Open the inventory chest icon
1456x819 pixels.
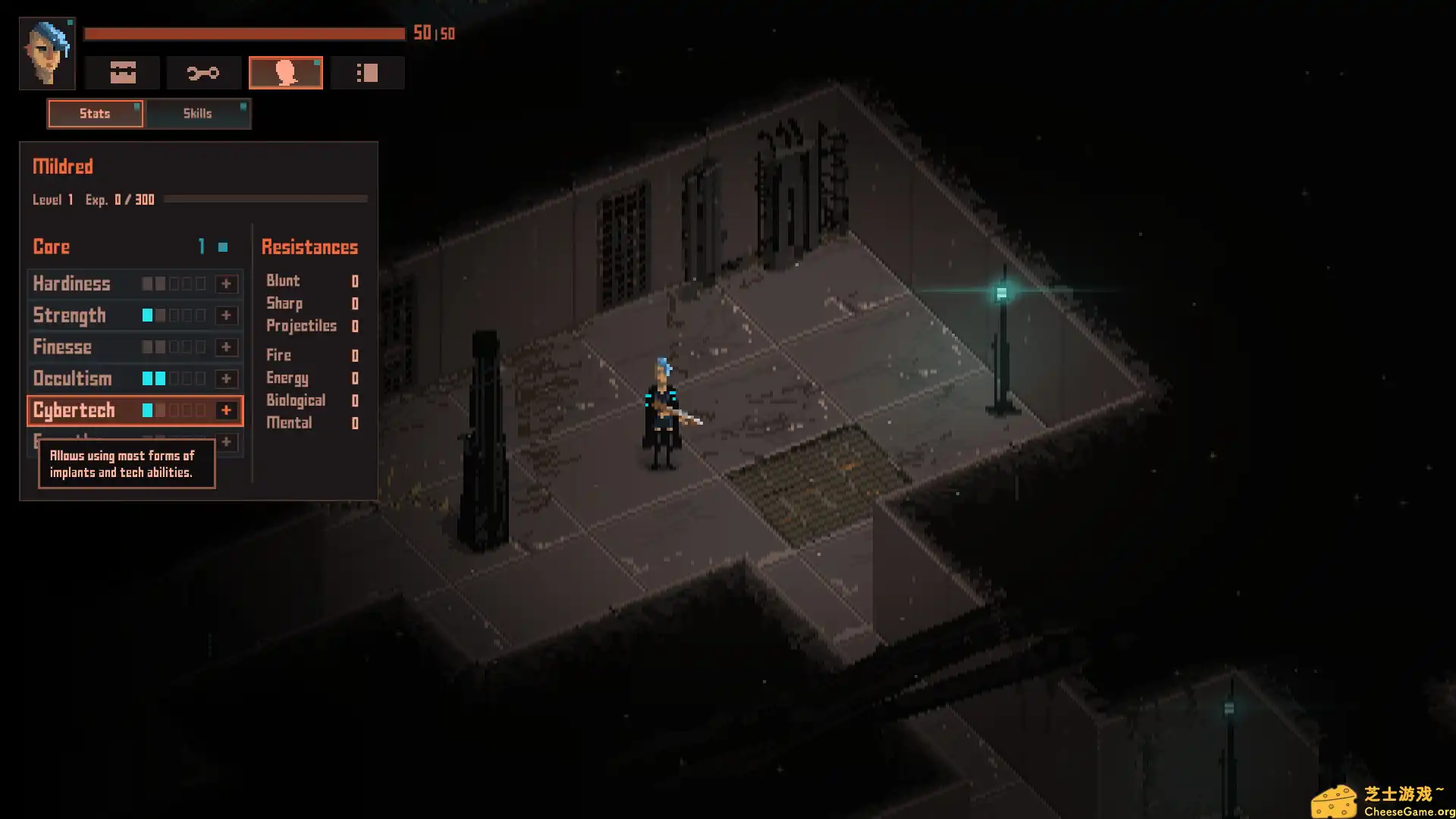(x=122, y=72)
